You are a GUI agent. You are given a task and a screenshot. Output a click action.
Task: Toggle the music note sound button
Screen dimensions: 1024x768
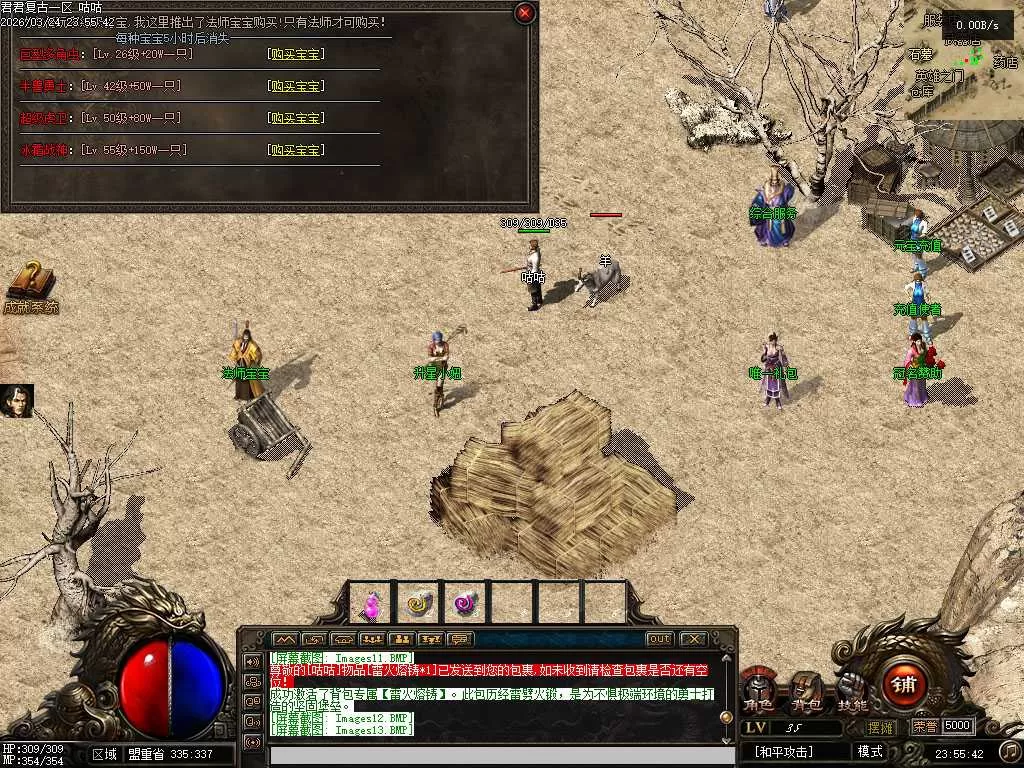[x=1009, y=750]
